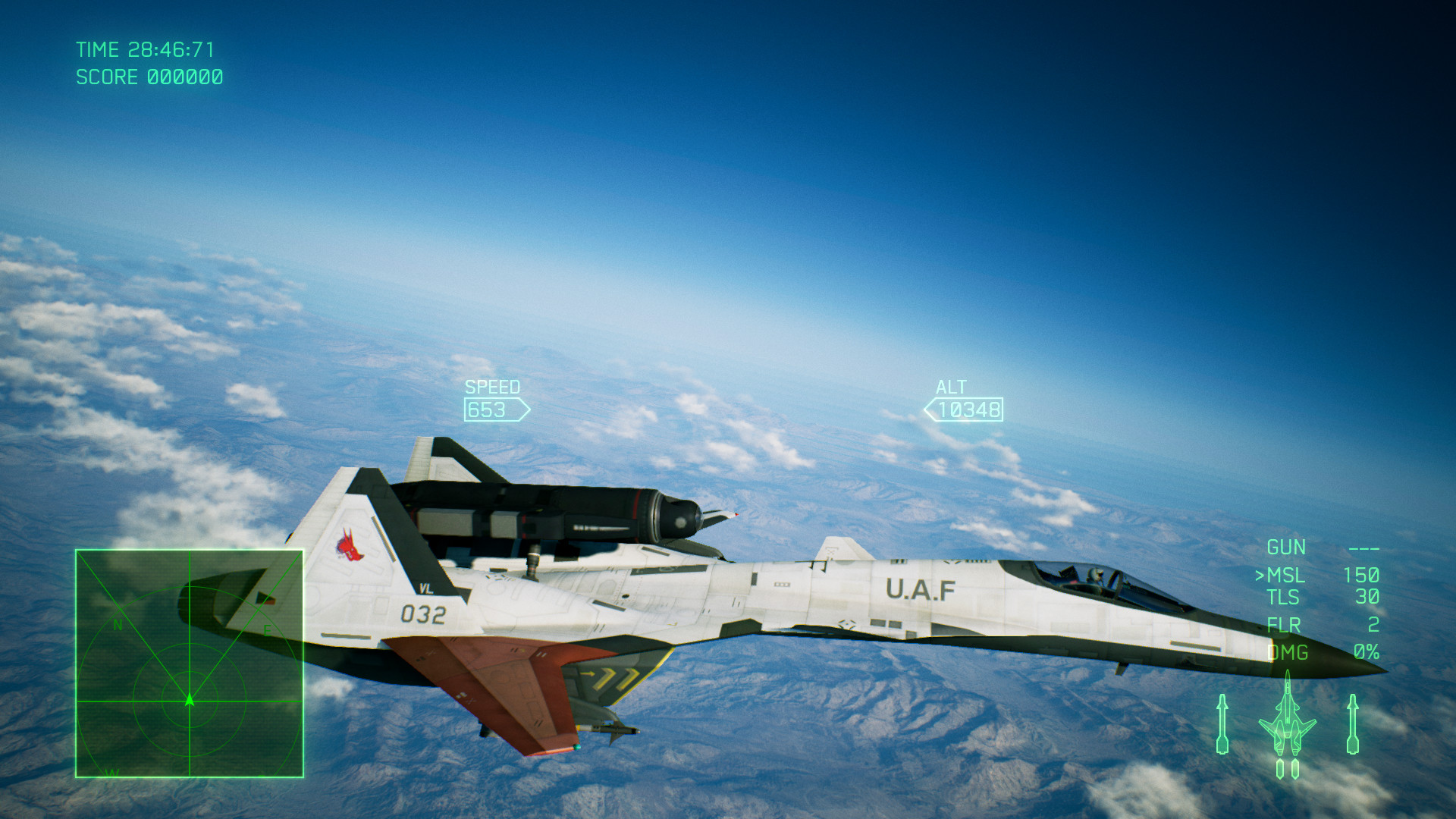This screenshot has width=1456, height=819.
Task: Click the N marker on the radar
Action: pos(116,626)
